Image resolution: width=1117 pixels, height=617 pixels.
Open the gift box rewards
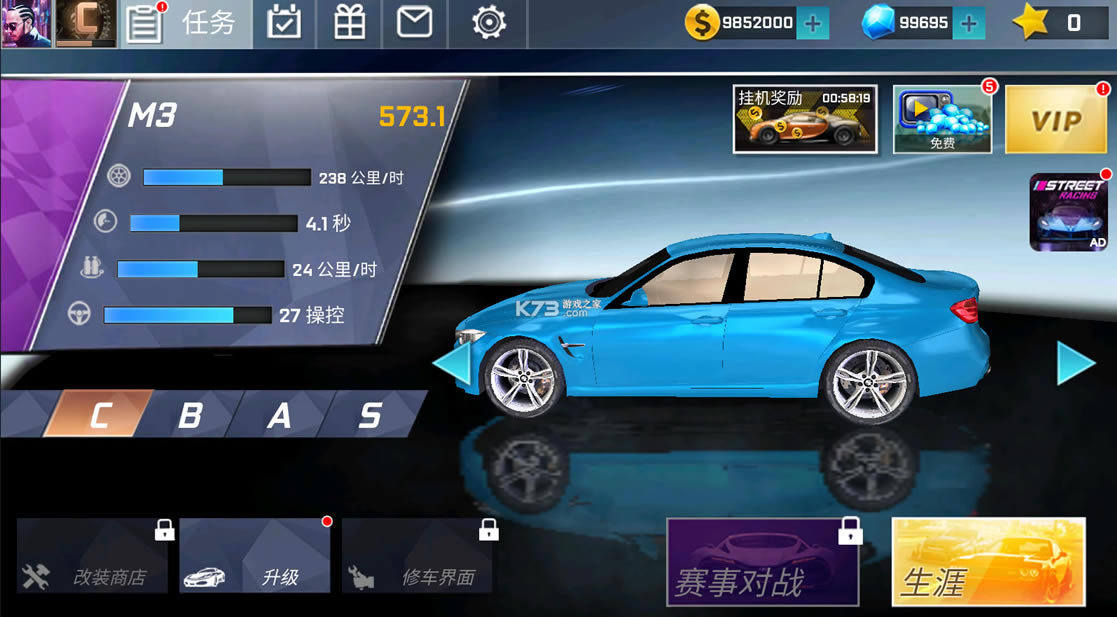pyautogui.click(x=349, y=24)
